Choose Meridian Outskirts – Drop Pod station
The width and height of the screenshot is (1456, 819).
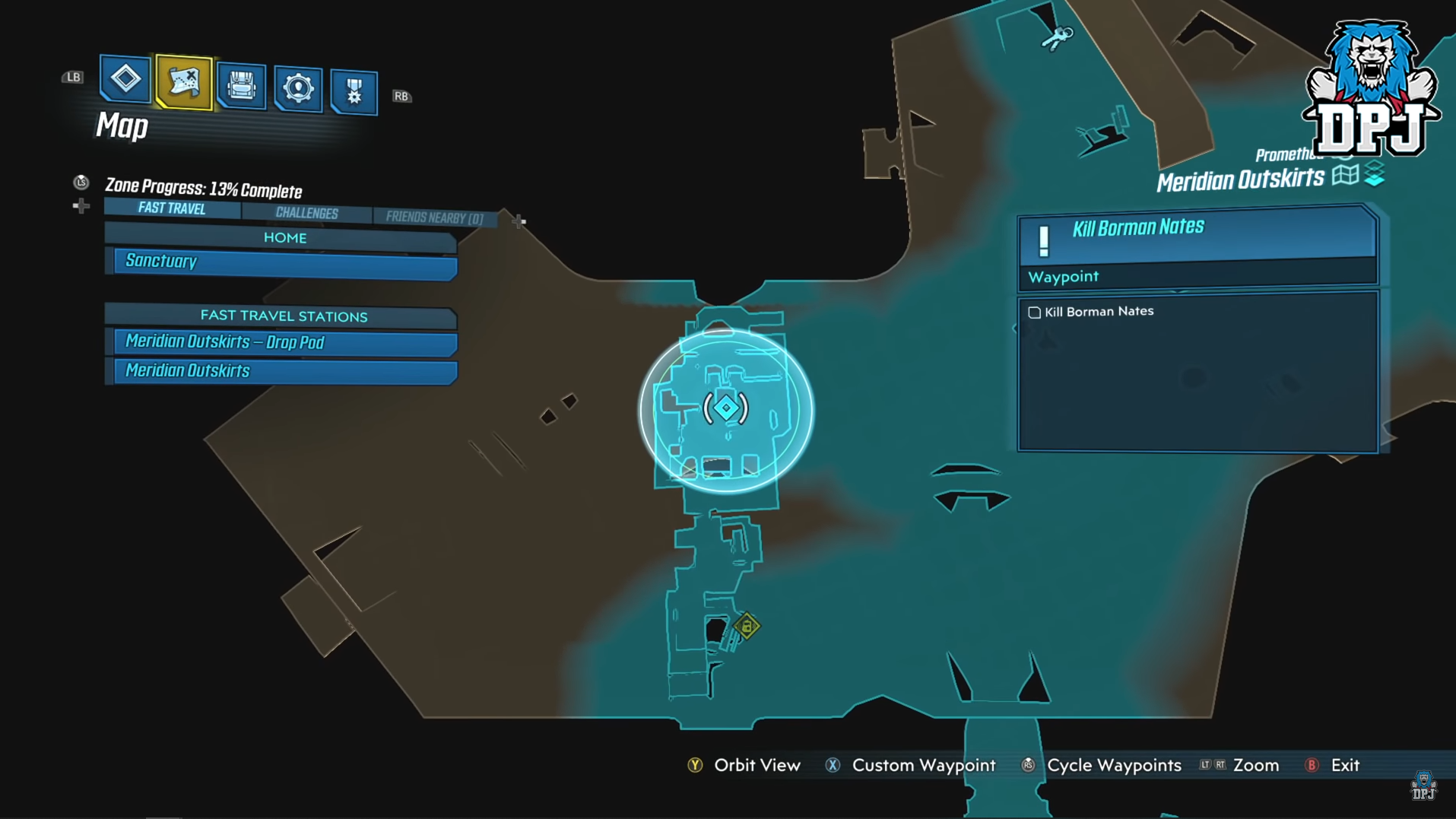(x=285, y=342)
